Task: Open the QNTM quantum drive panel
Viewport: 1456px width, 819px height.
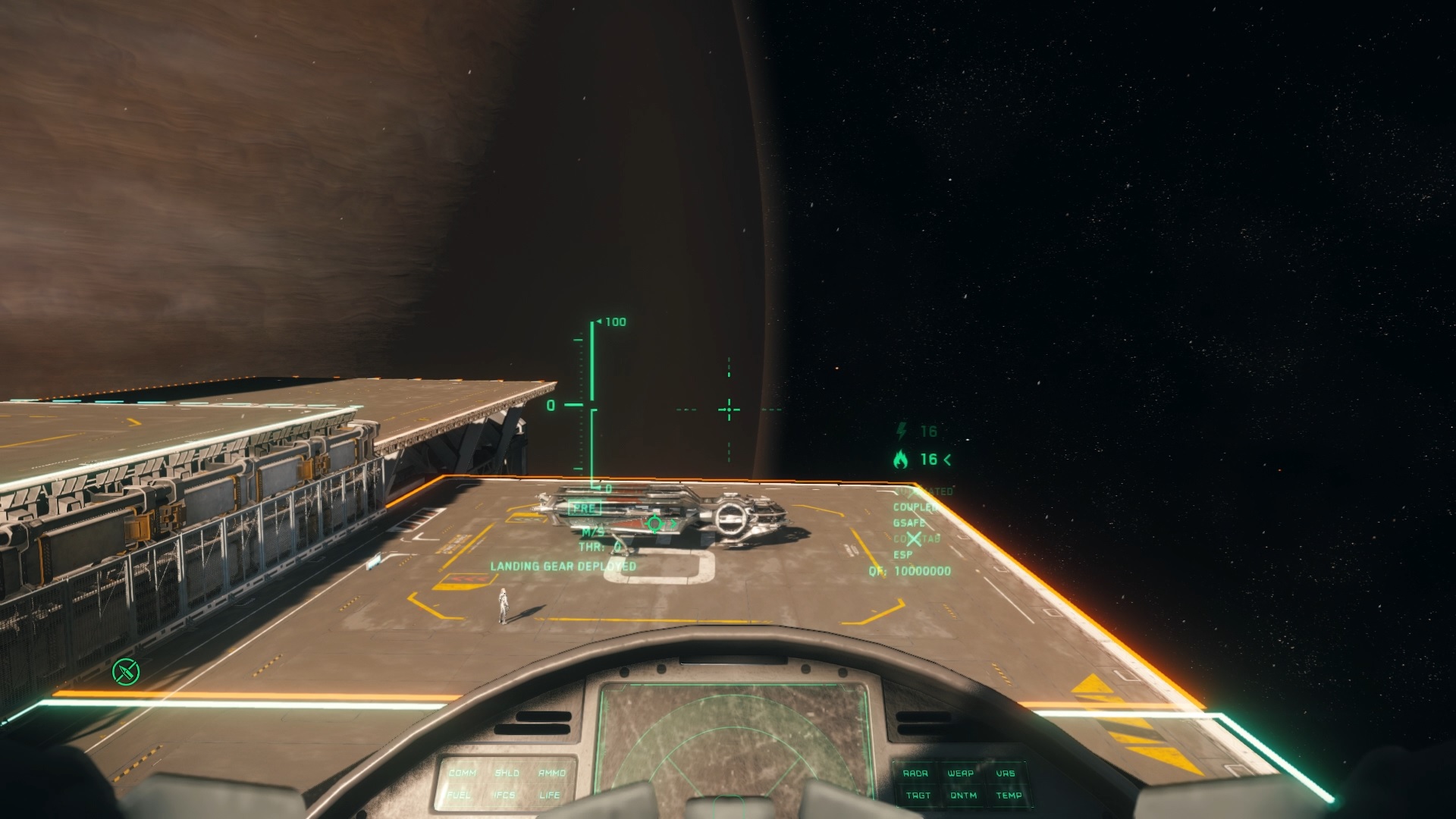Action: [963, 795]
